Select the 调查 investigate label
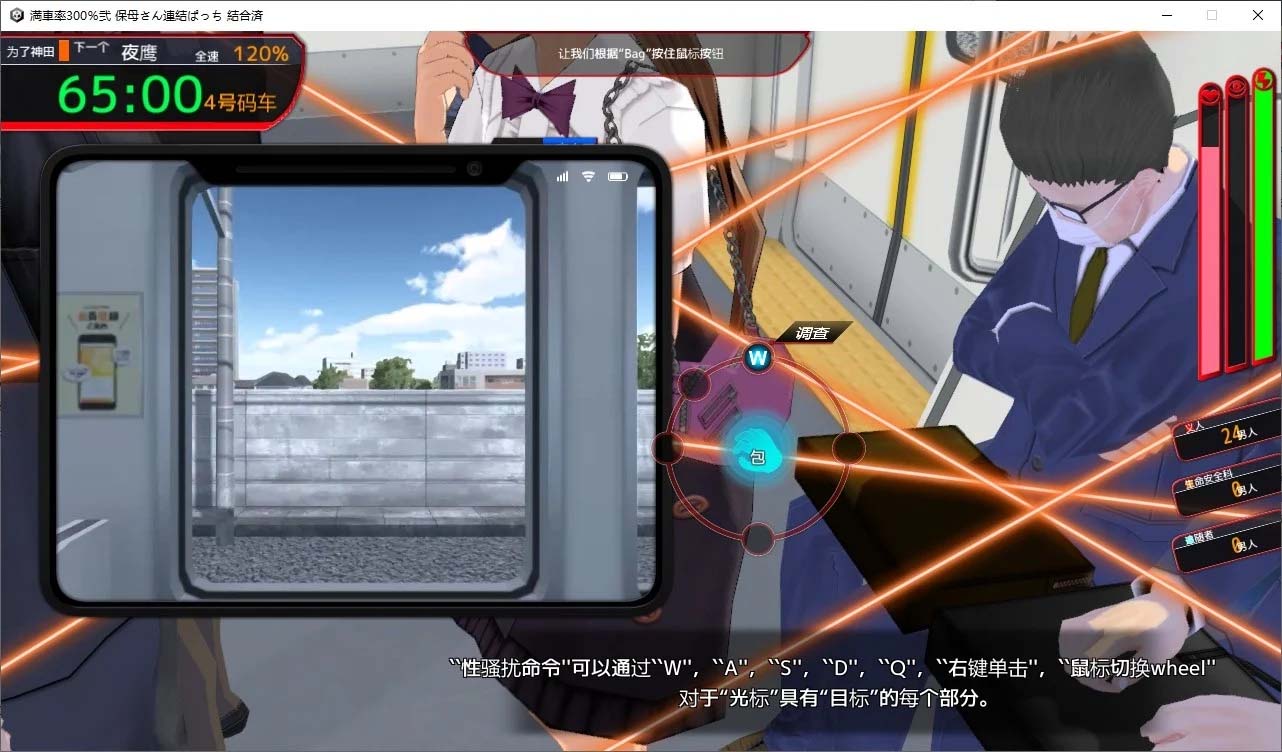Screen dimensions: 1282x752 pos(812,332)
